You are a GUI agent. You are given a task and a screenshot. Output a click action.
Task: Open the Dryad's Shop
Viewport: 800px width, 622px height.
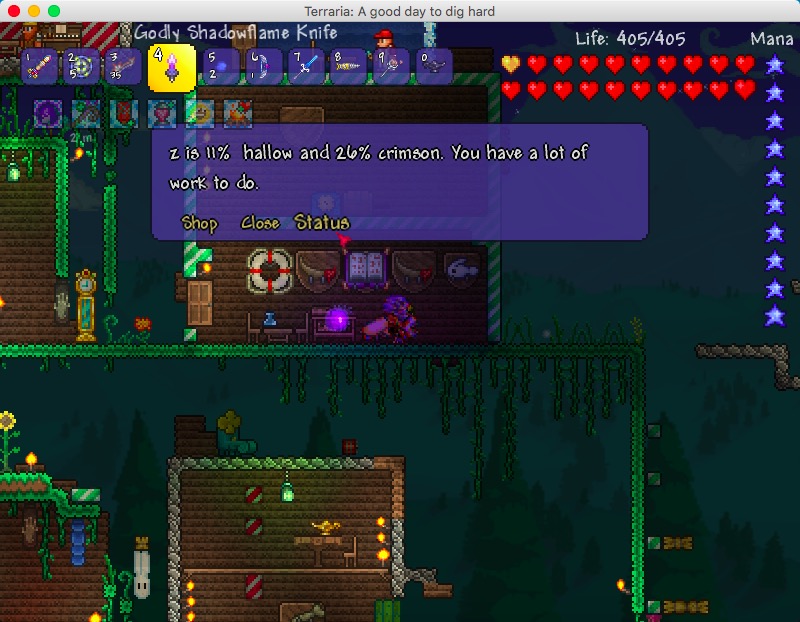point(199,224)
